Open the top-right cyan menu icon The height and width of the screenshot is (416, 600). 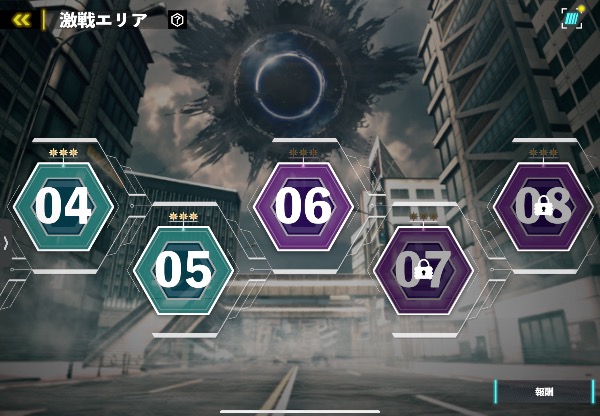572,18
